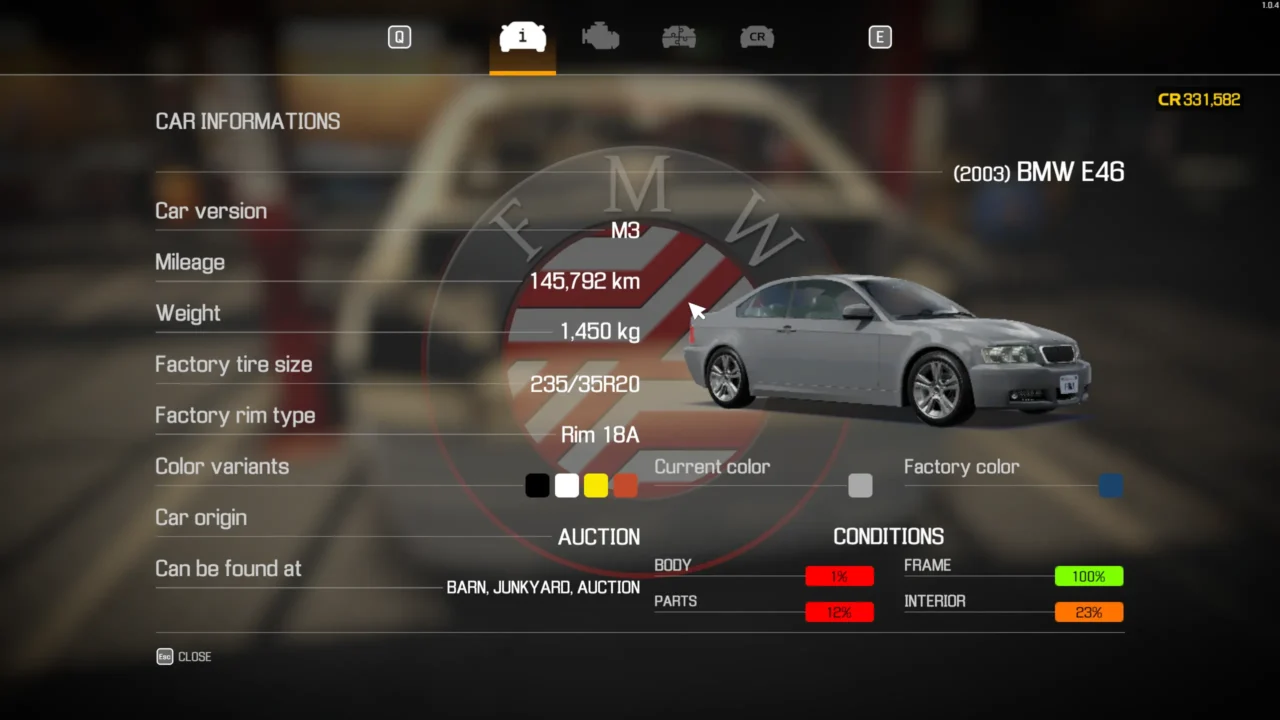Select the car informations tab icon
Viewport: 1280px width, 720px height.
[521, 37]
